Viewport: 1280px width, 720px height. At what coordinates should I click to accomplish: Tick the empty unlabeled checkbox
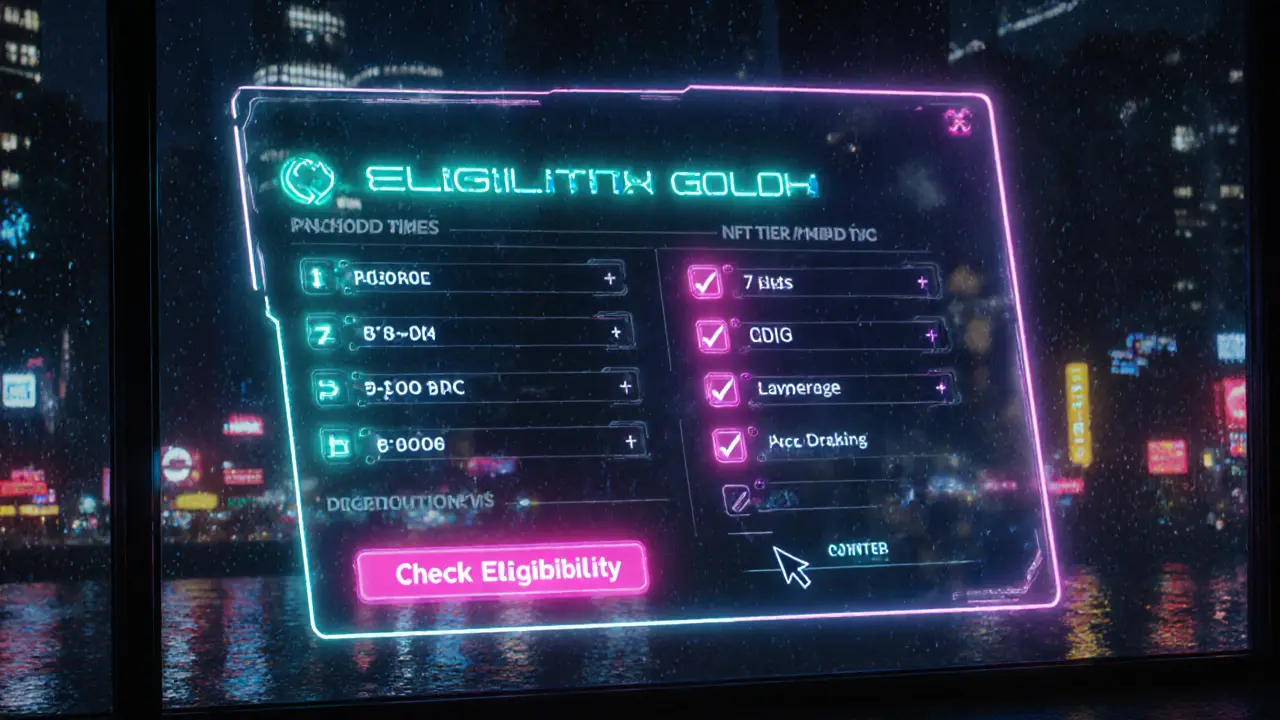click(x=736, y=498)
